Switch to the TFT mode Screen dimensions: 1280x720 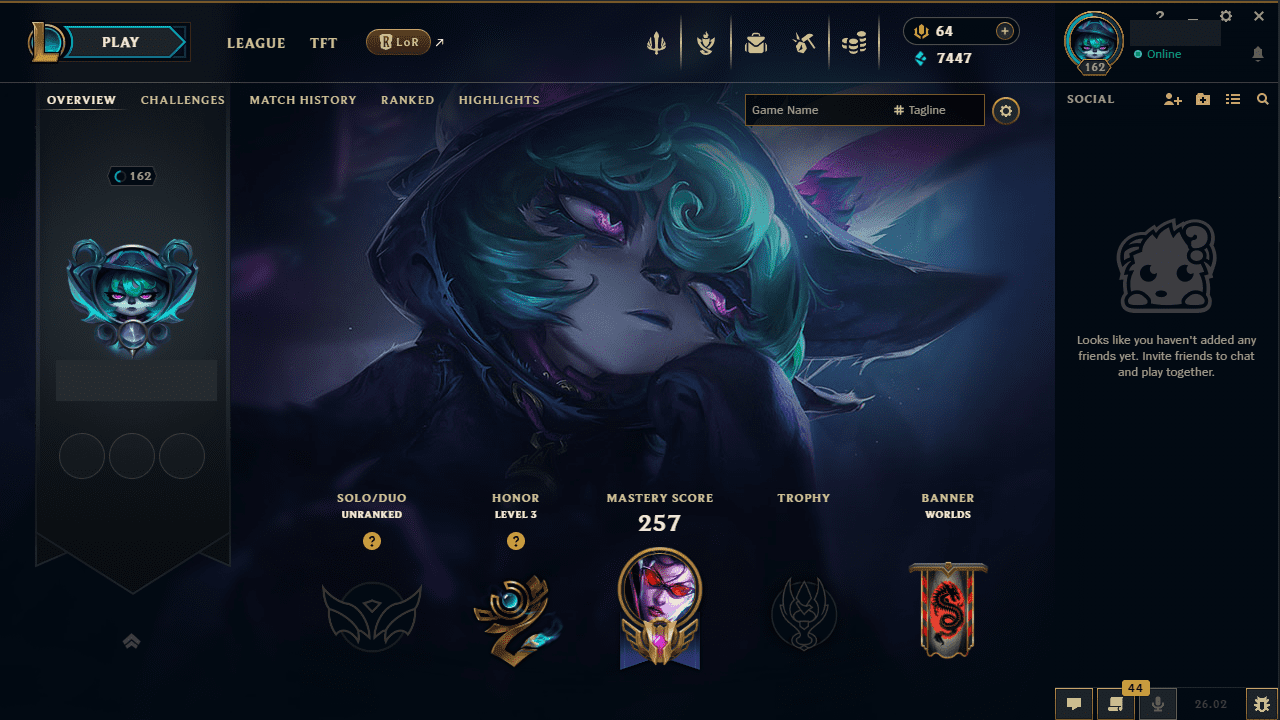click(x=323, y=43)
